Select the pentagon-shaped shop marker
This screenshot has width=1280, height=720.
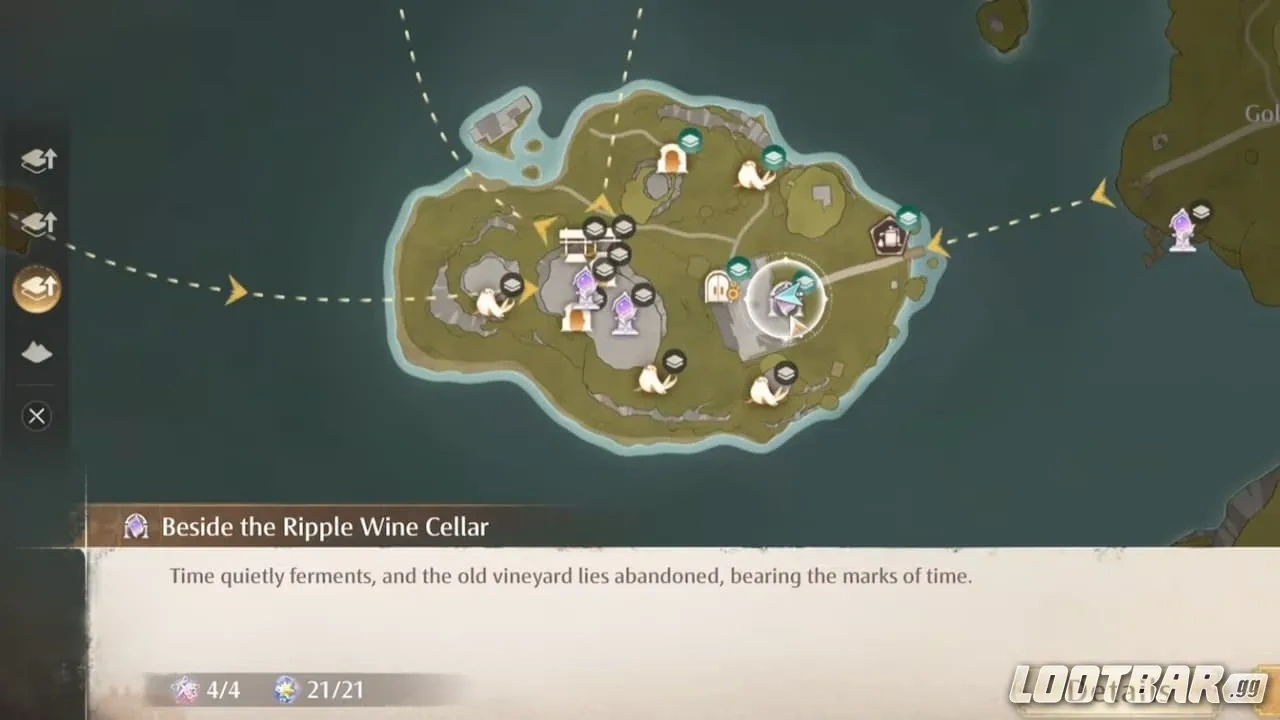(887, 237)
